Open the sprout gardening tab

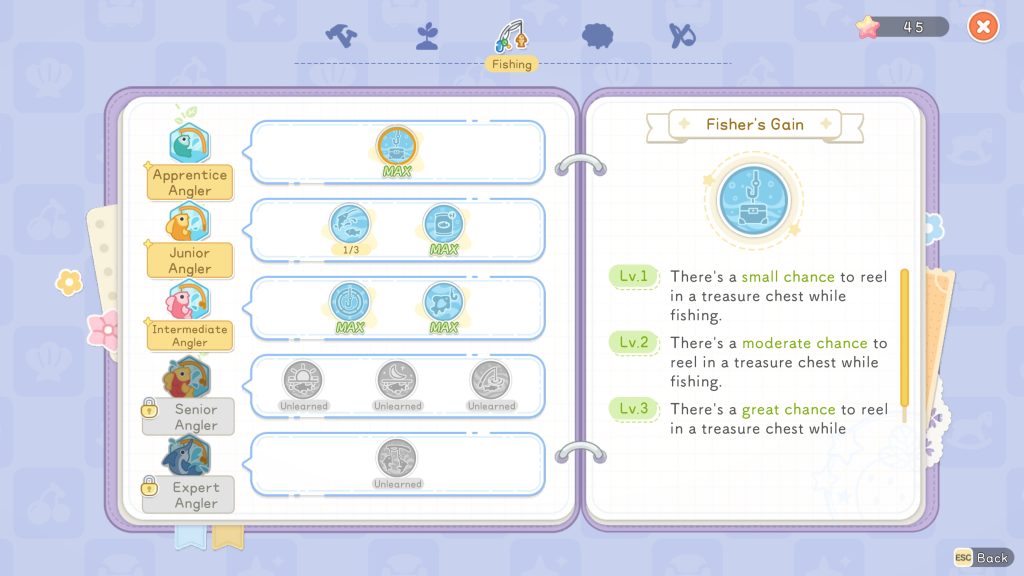tap(427, 36)
